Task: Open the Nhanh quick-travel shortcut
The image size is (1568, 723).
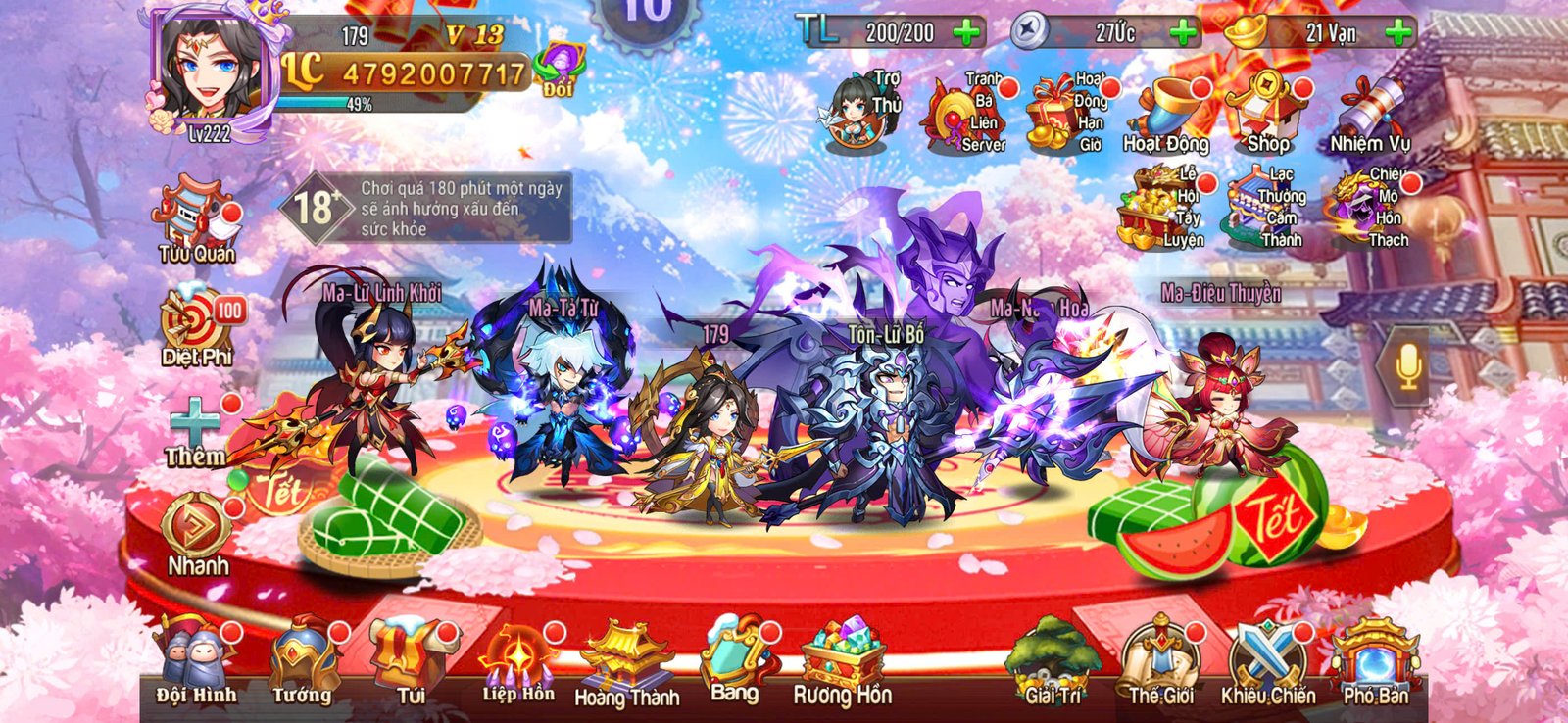Action: point(194,524)
